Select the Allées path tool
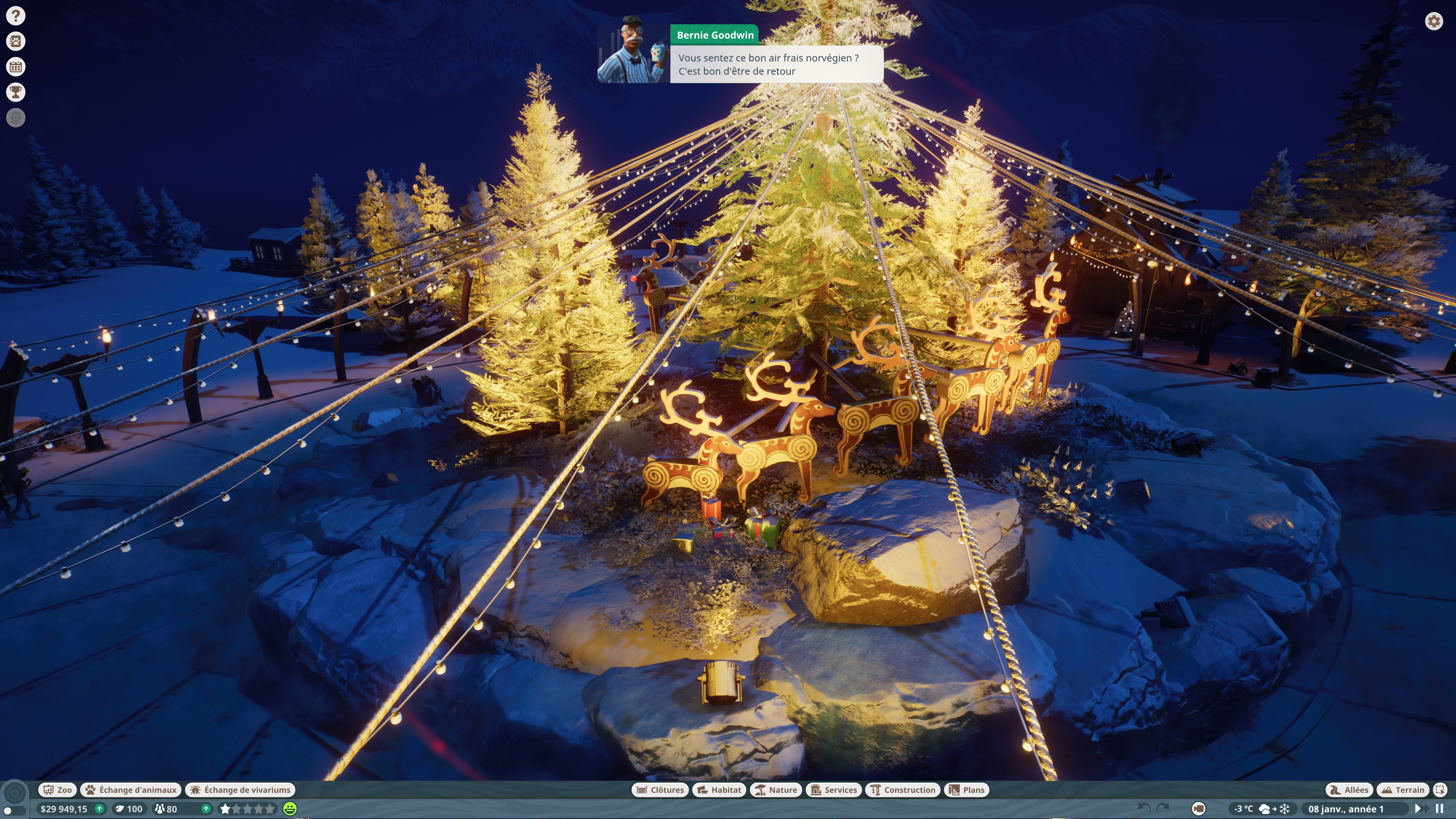The width and height of the screenshot is (1456, 819). pos(1349,789)
